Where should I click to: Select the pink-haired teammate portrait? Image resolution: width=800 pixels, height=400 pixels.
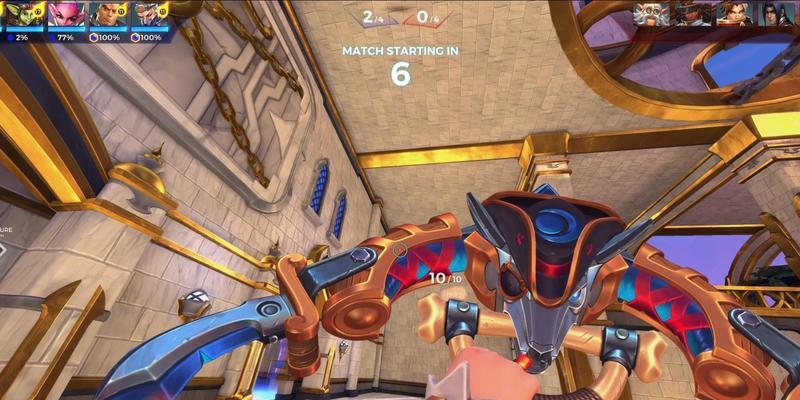[63, 15]
